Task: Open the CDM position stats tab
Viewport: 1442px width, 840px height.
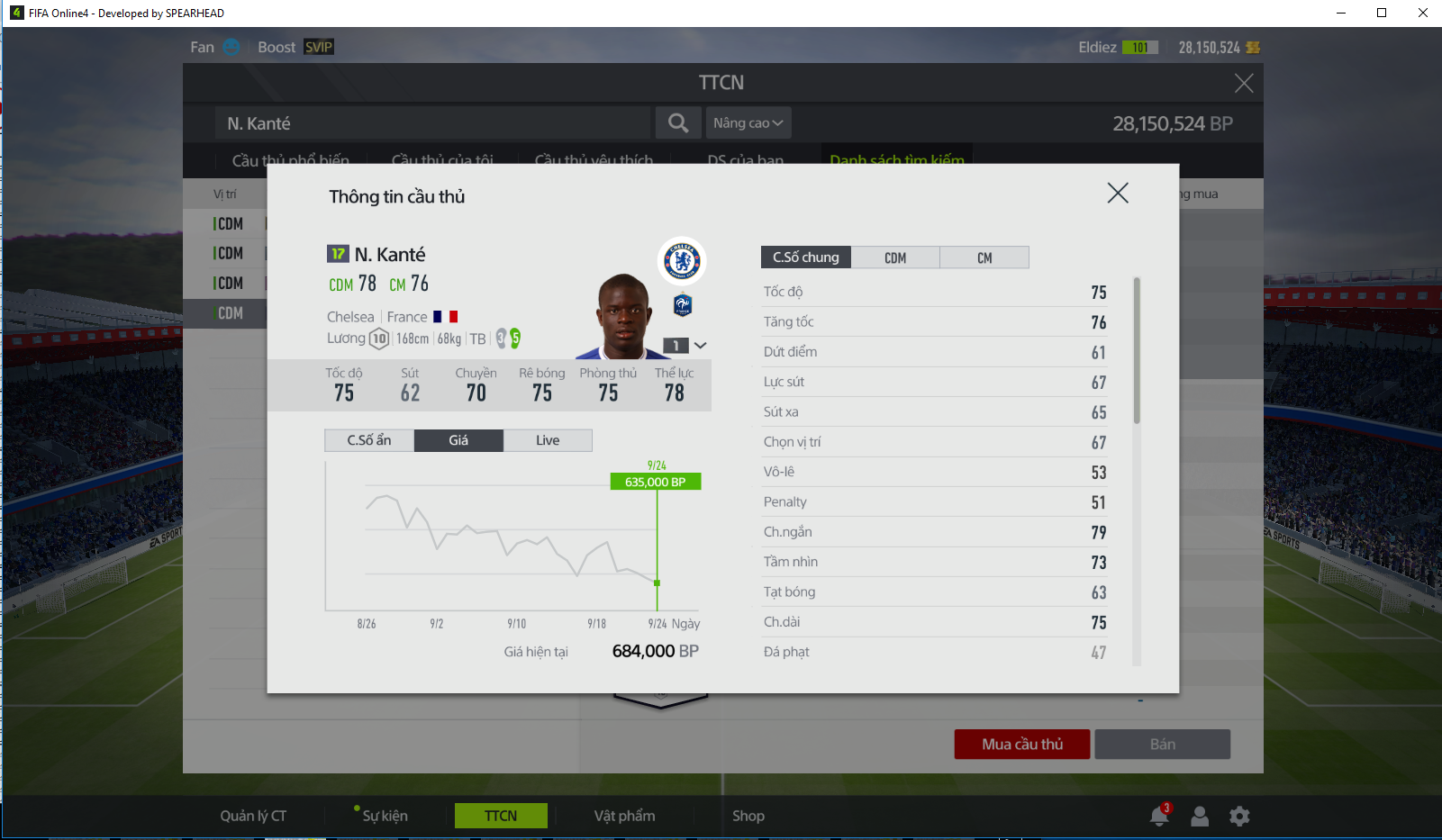Action: [x=894, y=257]
